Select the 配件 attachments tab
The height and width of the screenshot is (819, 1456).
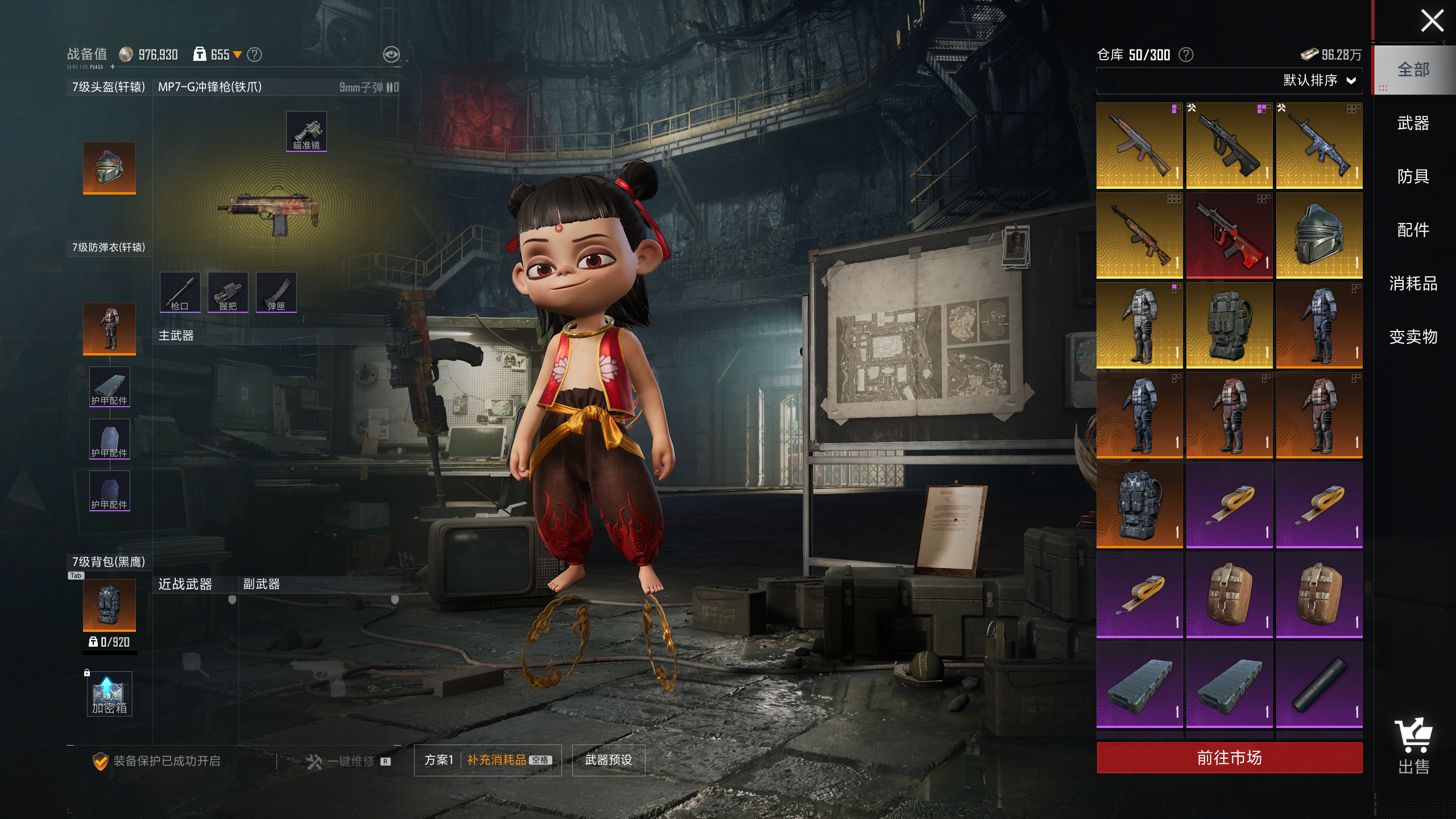(x=1413, y=230)
